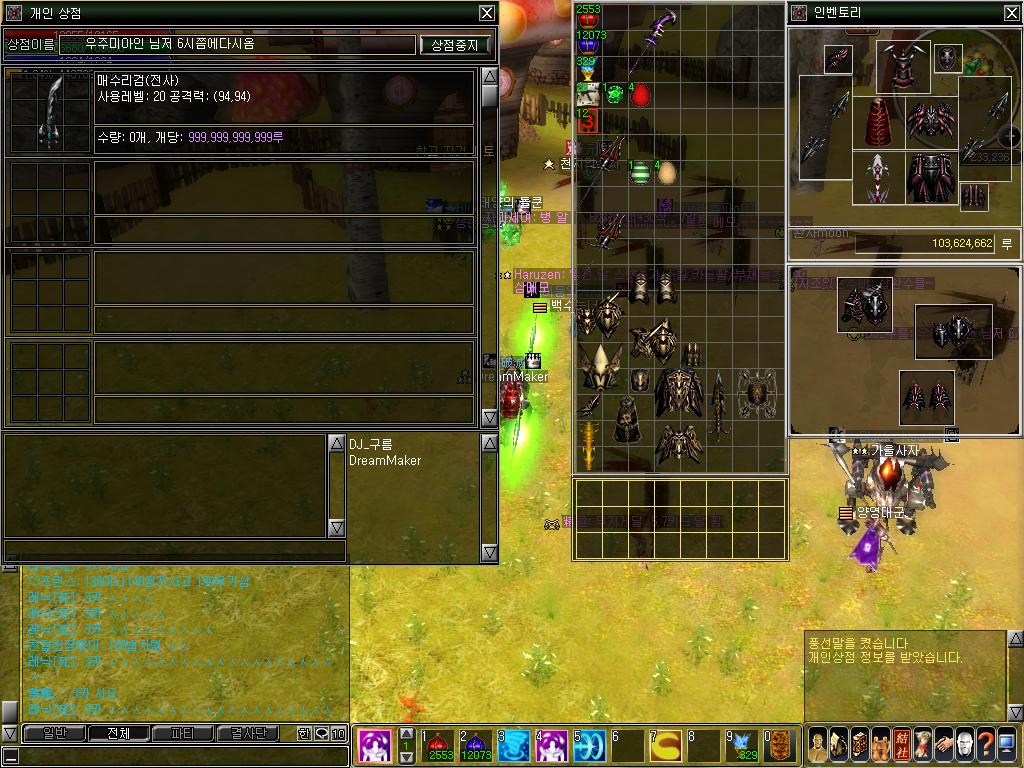The image size is (1024, 768).
Task: Close the personal shop window
Action: (486, 13)
